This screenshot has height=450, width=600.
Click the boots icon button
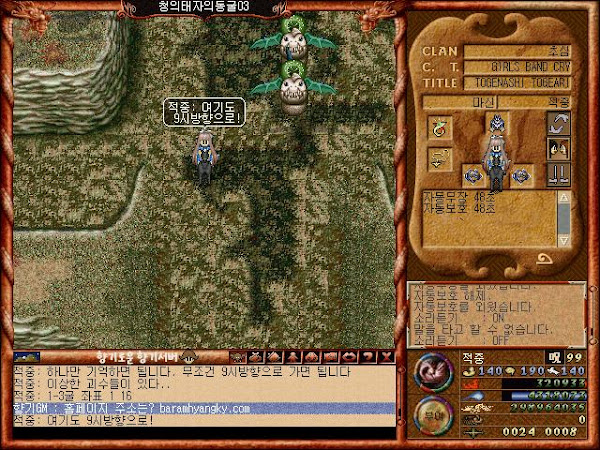(558, 174)
